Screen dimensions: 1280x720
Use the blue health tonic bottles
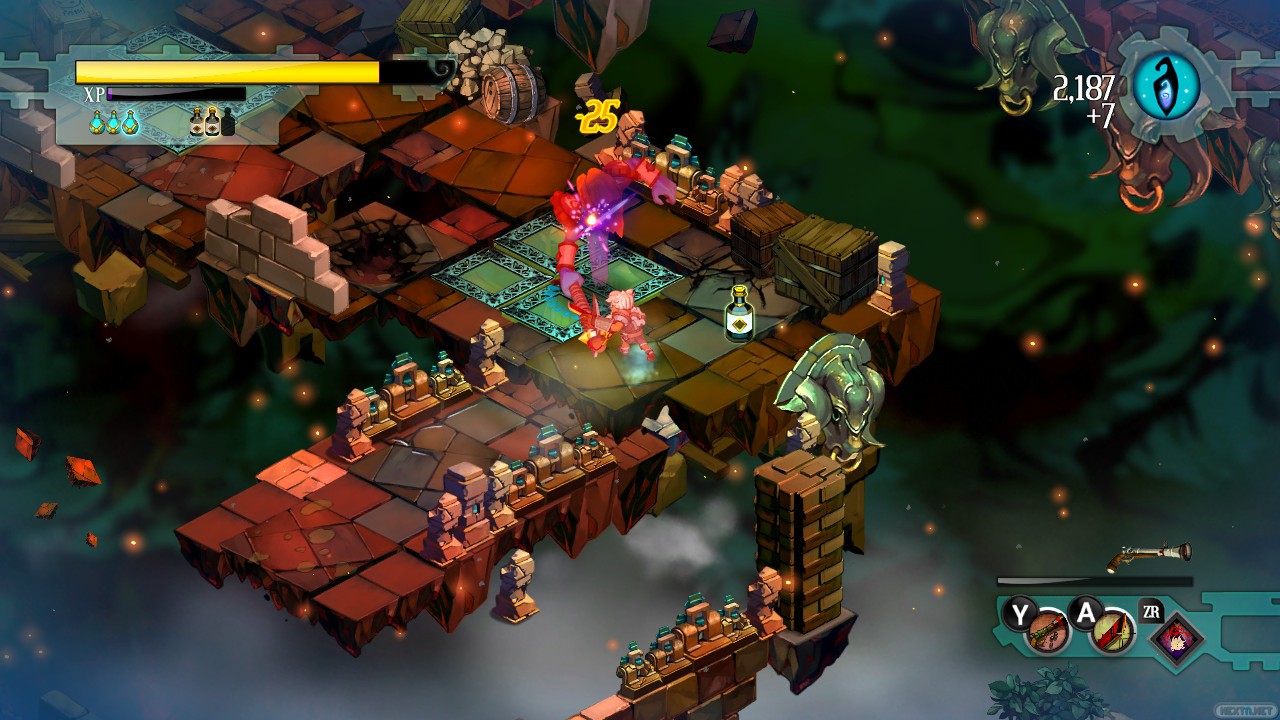pyautogui.click(x=113, y=122)
